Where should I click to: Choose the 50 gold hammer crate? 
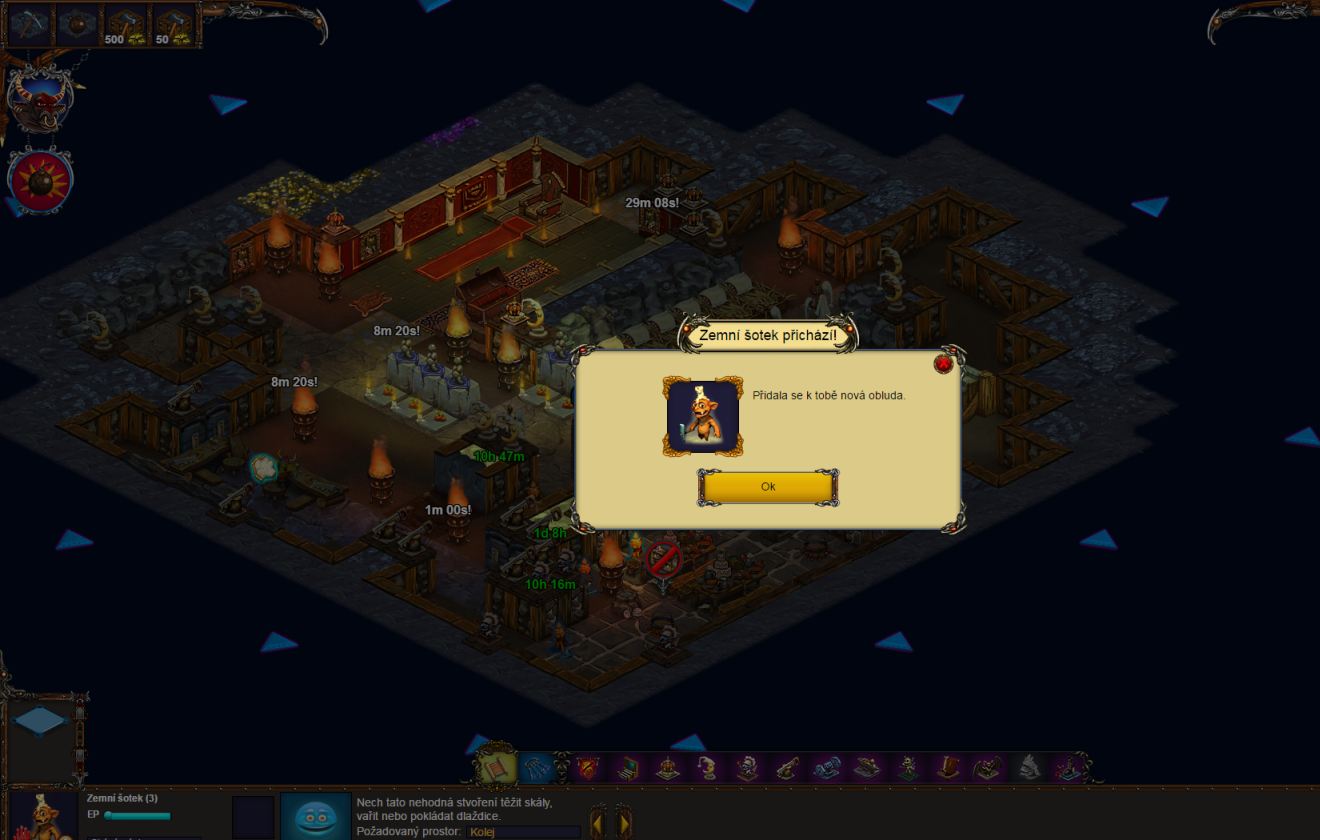(x=174, y=26)
